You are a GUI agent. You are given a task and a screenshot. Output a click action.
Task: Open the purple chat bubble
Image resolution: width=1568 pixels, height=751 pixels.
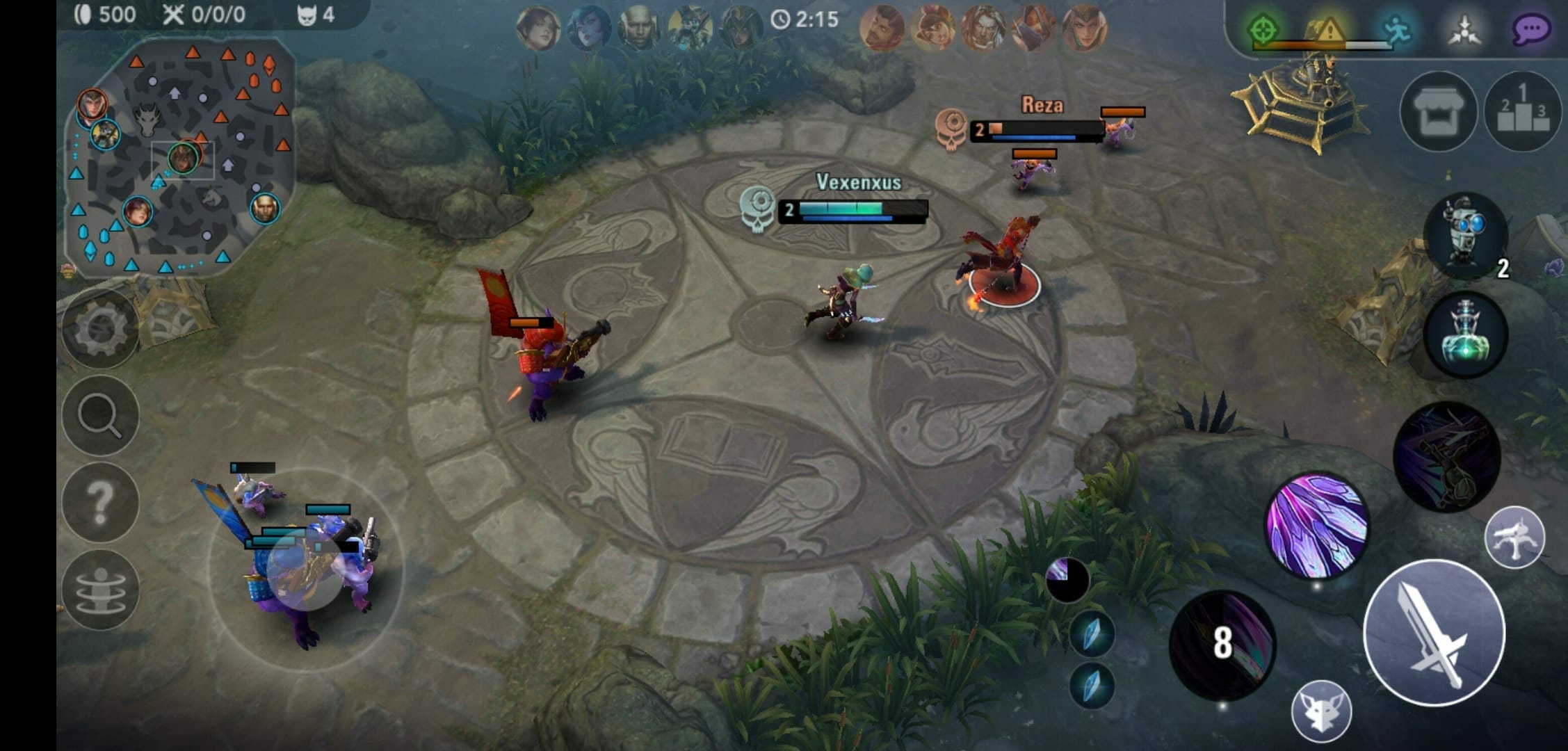tap(1530, 30)
